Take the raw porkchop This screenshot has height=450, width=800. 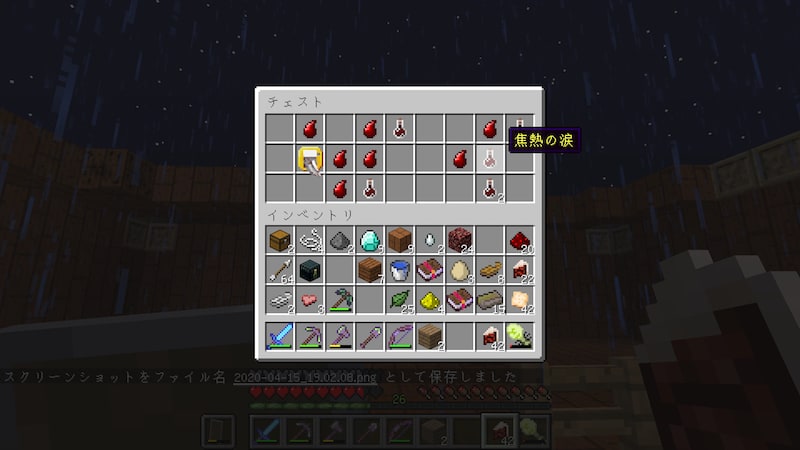(310, 300)
